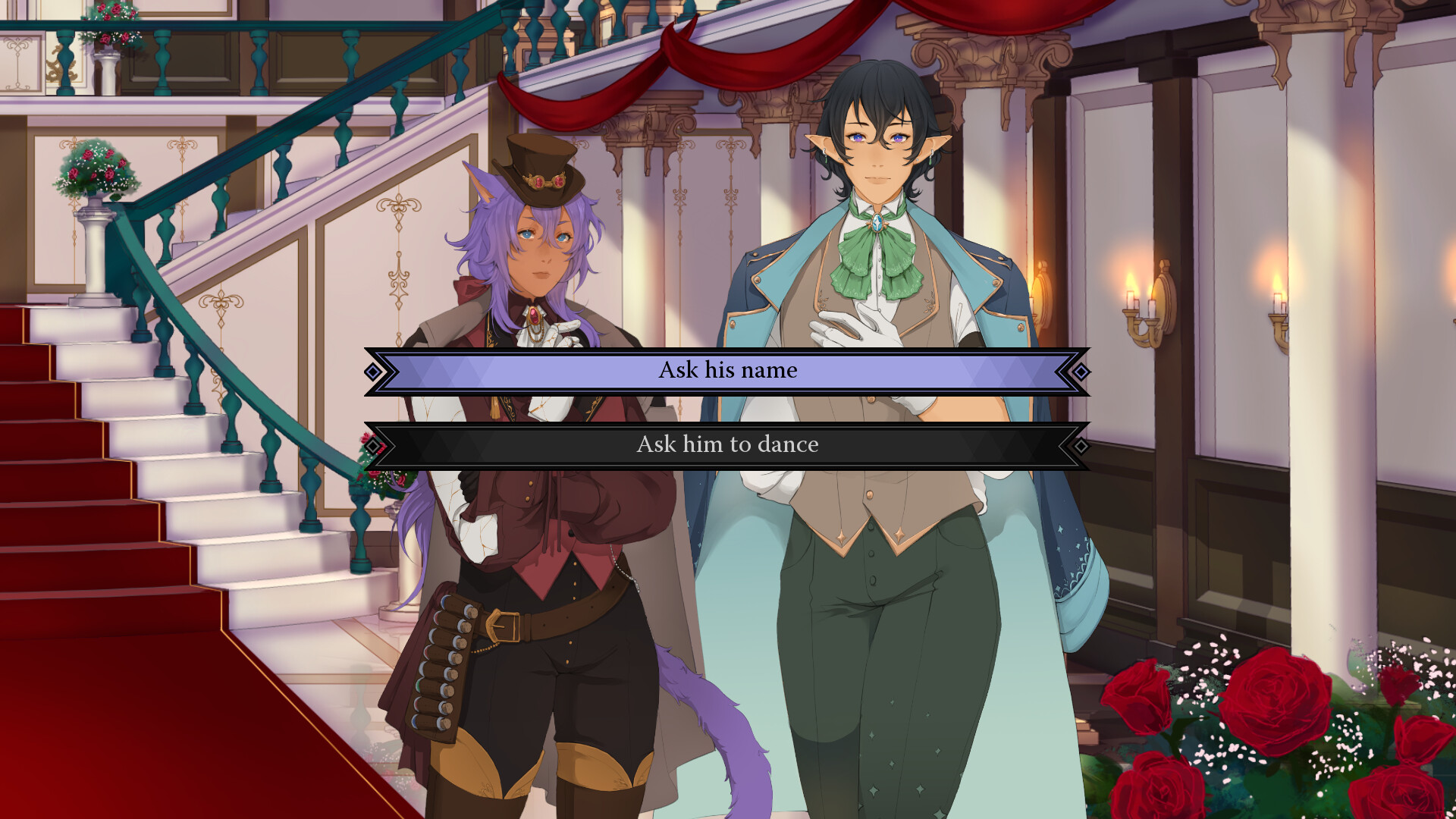Click the diamond ornament right of "Ask his name"

(1081, 371)
